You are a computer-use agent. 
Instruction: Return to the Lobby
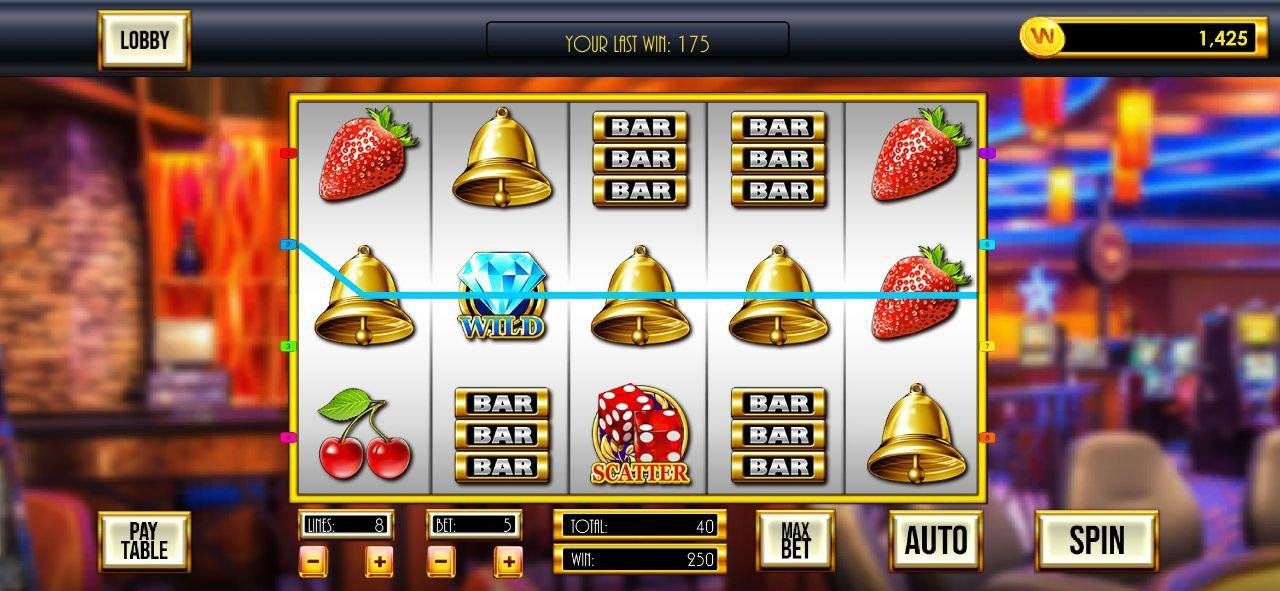click(144, 40)
